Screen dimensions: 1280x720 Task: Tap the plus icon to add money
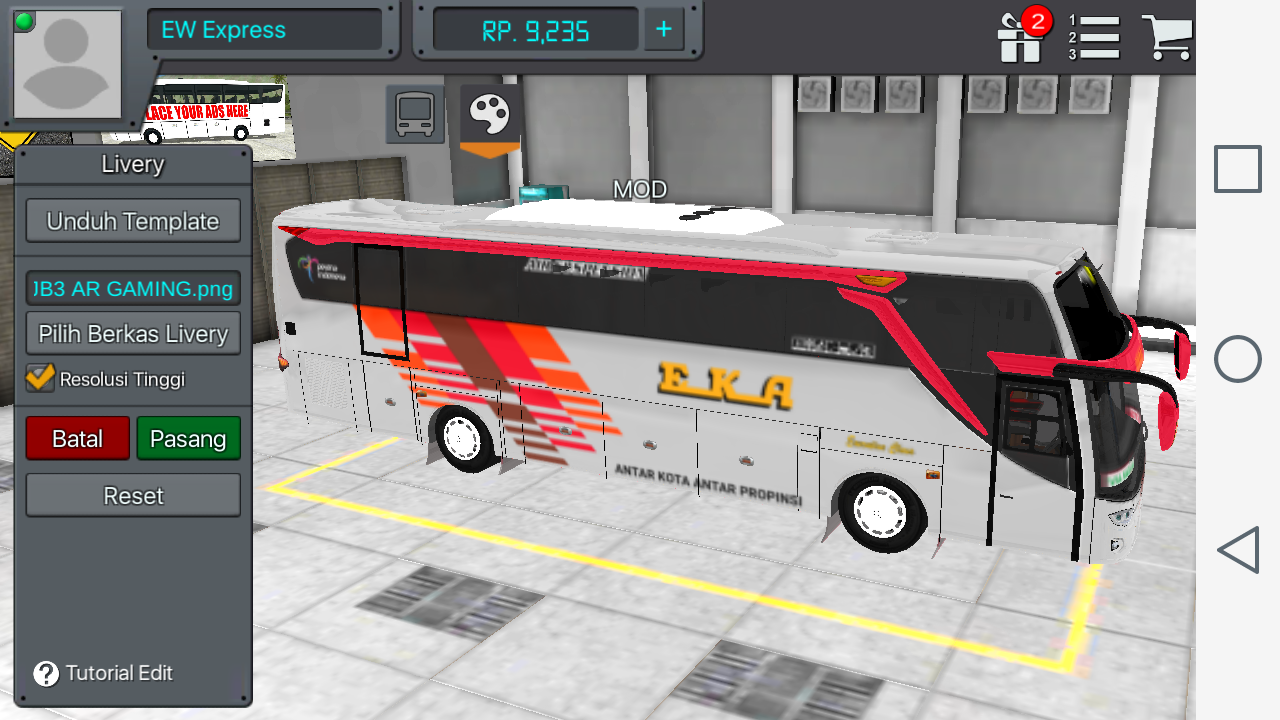pyautogui.click(x=663, y=29)
